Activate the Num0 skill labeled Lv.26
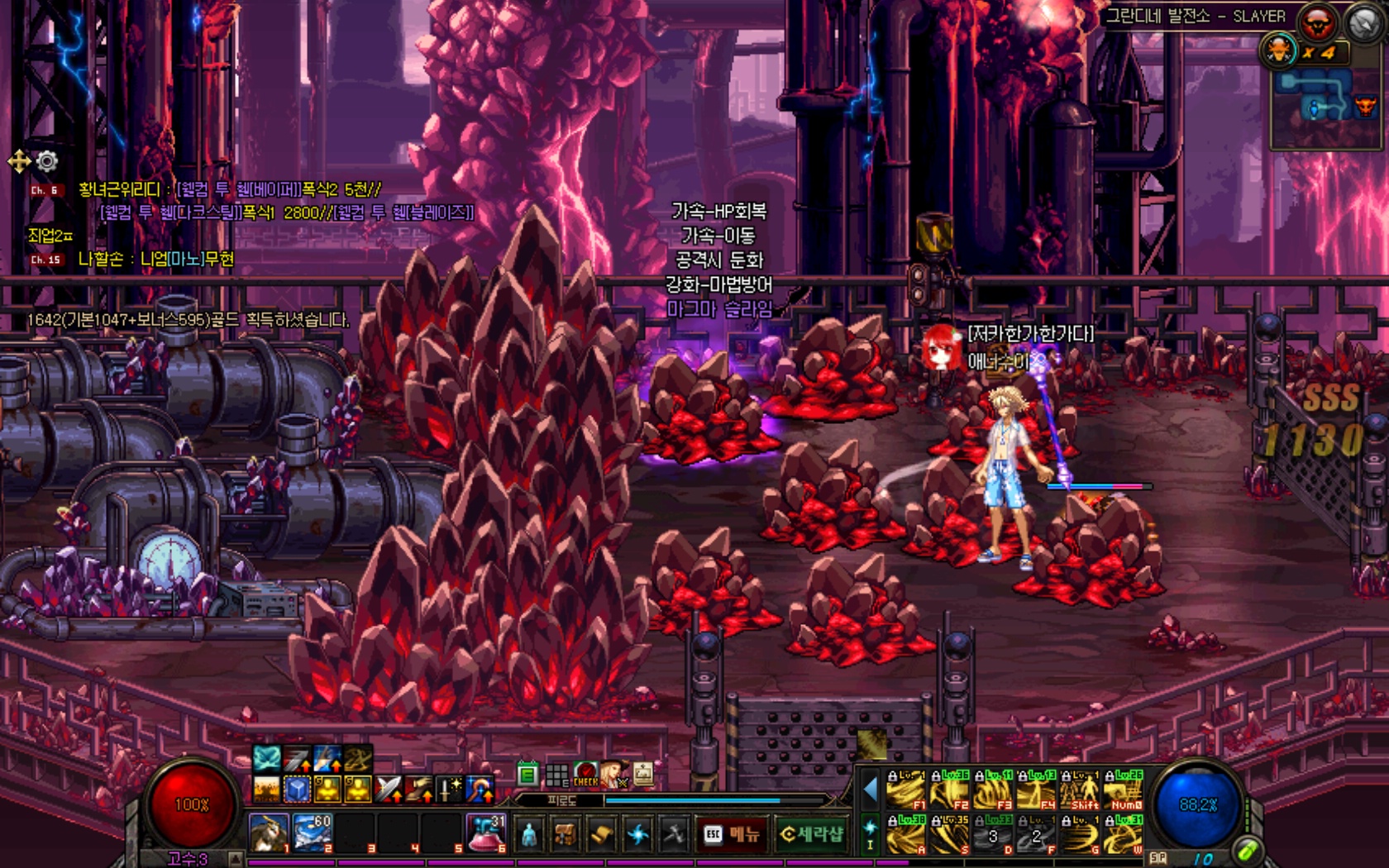This screenshot has height=868, width=1389. click(x=1124, y=790)
